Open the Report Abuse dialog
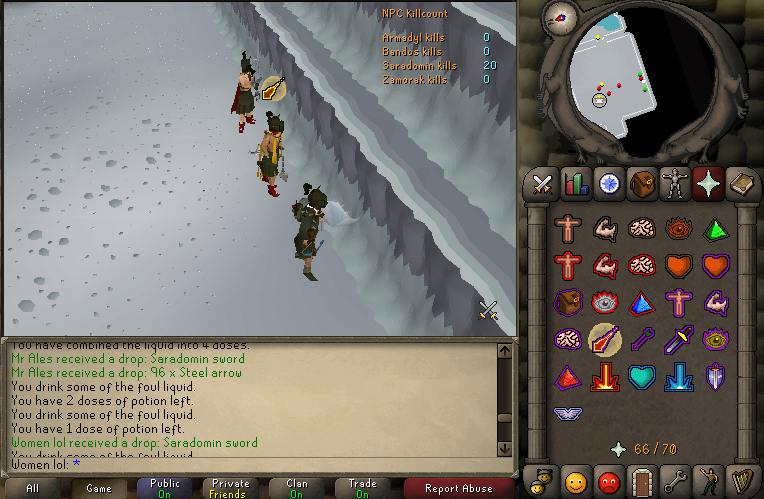 click(458, 488)
